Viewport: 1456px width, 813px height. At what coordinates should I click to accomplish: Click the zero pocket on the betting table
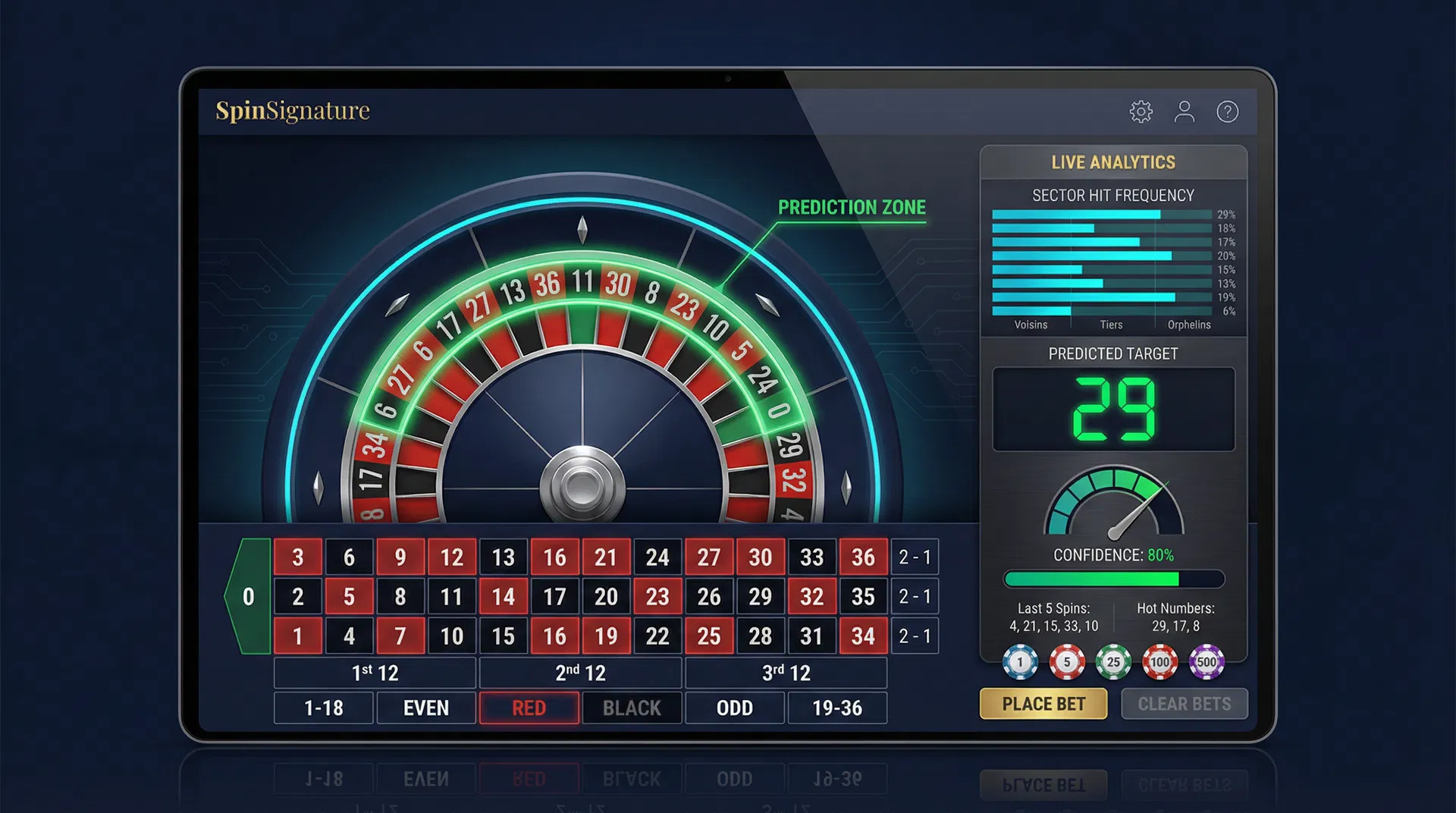coord(249,596)
